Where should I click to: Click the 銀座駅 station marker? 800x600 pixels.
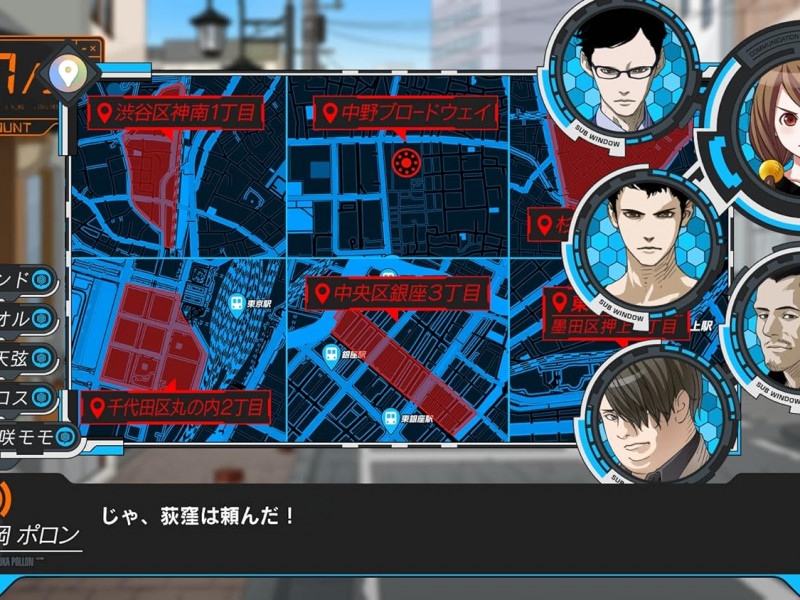coord(331,354)
